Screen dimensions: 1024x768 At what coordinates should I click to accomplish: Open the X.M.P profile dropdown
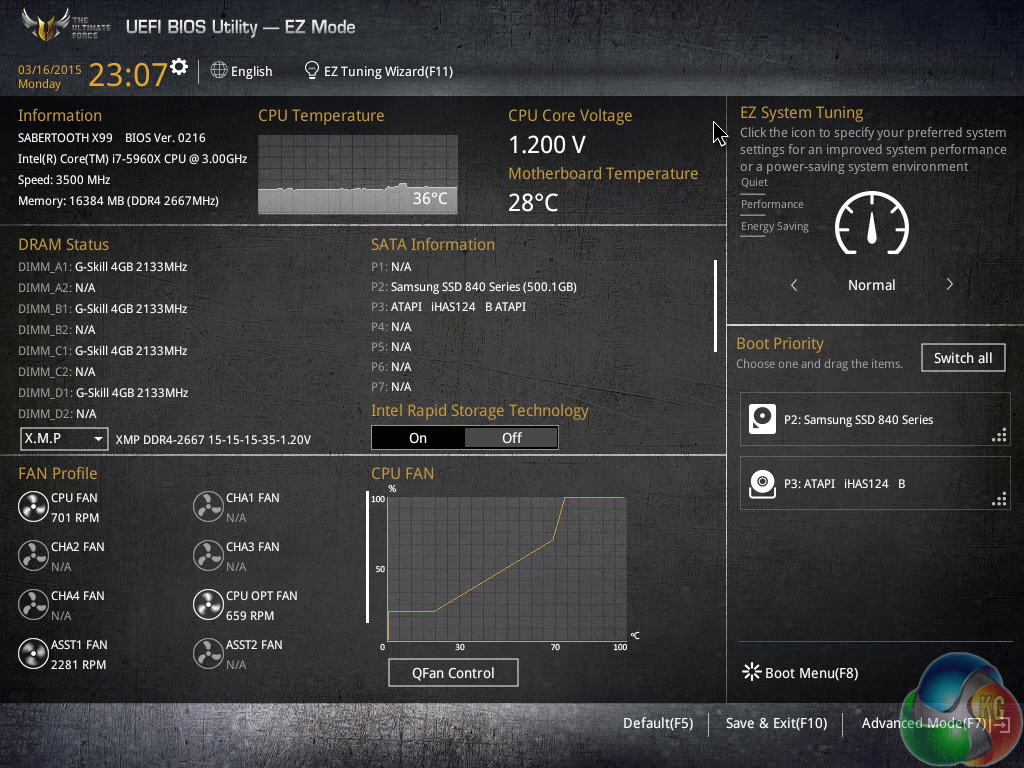click(x=64, y=439)
